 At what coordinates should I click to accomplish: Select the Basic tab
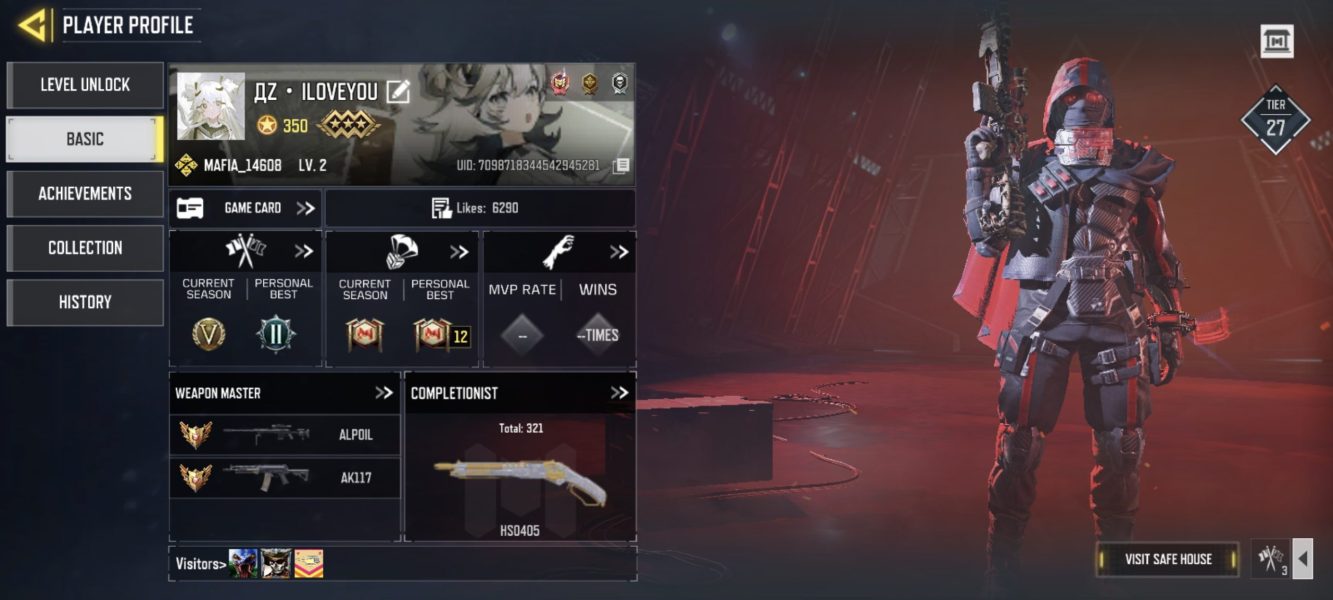[x=85, y=139]
